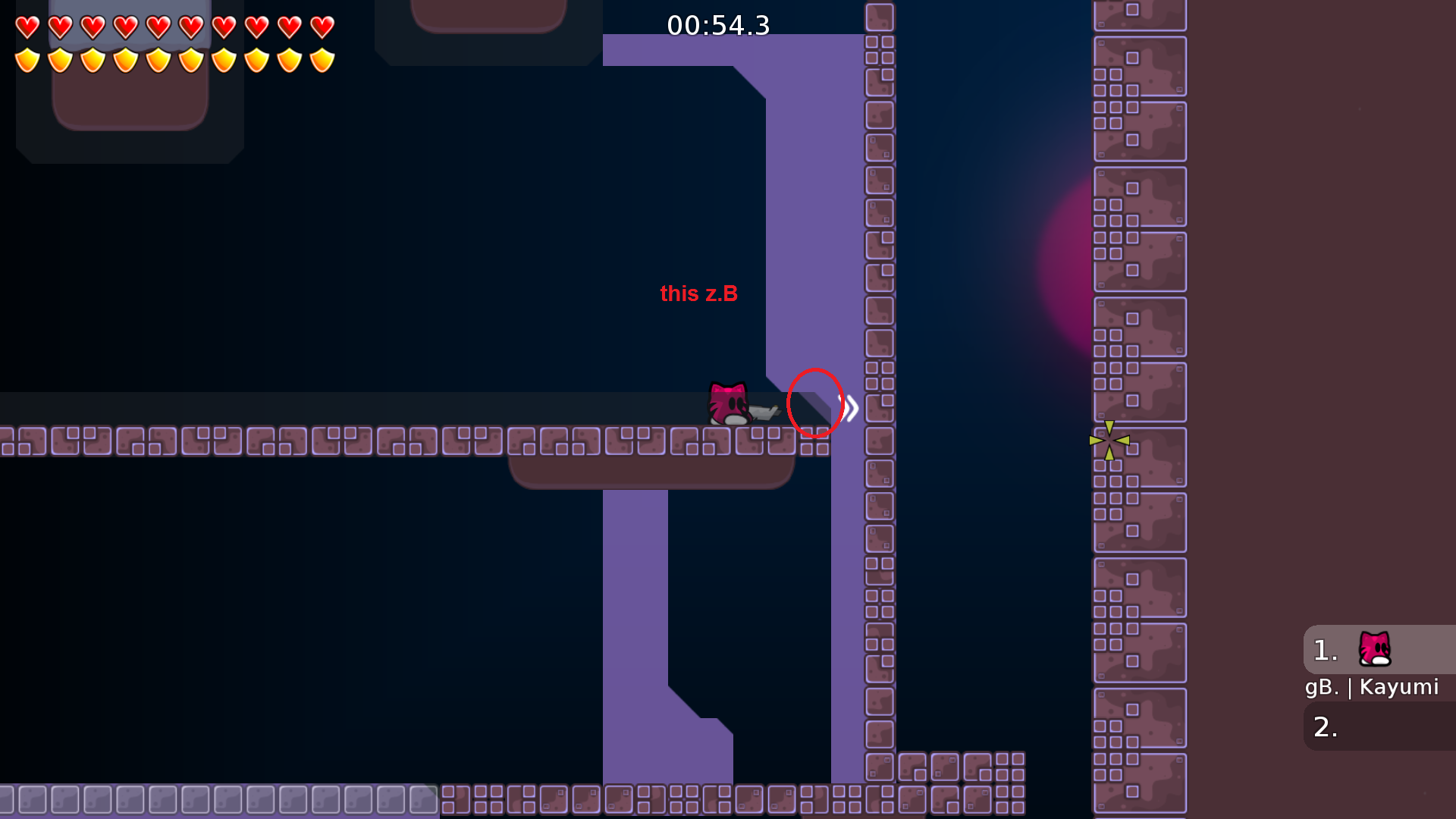Click the red text reading this z.B
The height and width of the screenshot is (819, 1456).
698,294
